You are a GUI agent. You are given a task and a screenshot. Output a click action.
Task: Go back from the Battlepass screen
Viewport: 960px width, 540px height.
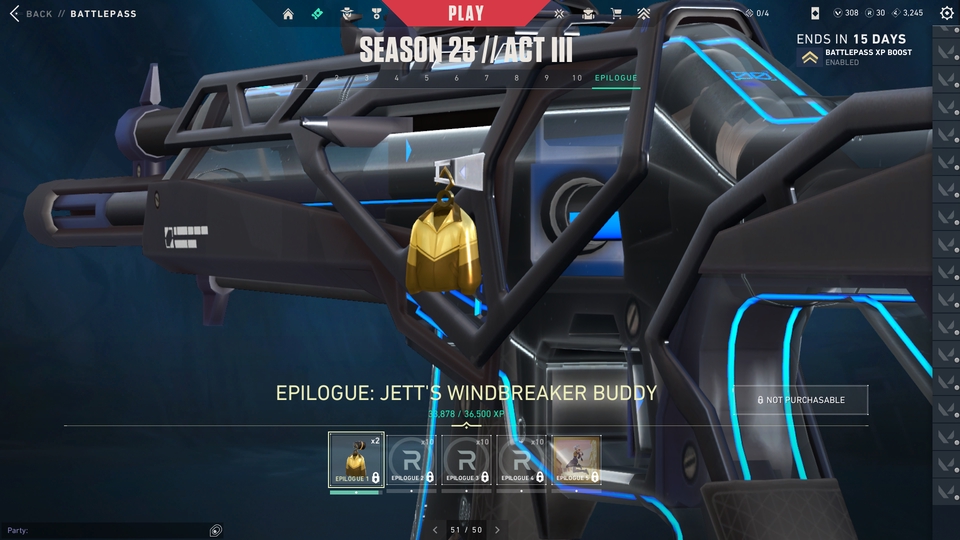30,14
